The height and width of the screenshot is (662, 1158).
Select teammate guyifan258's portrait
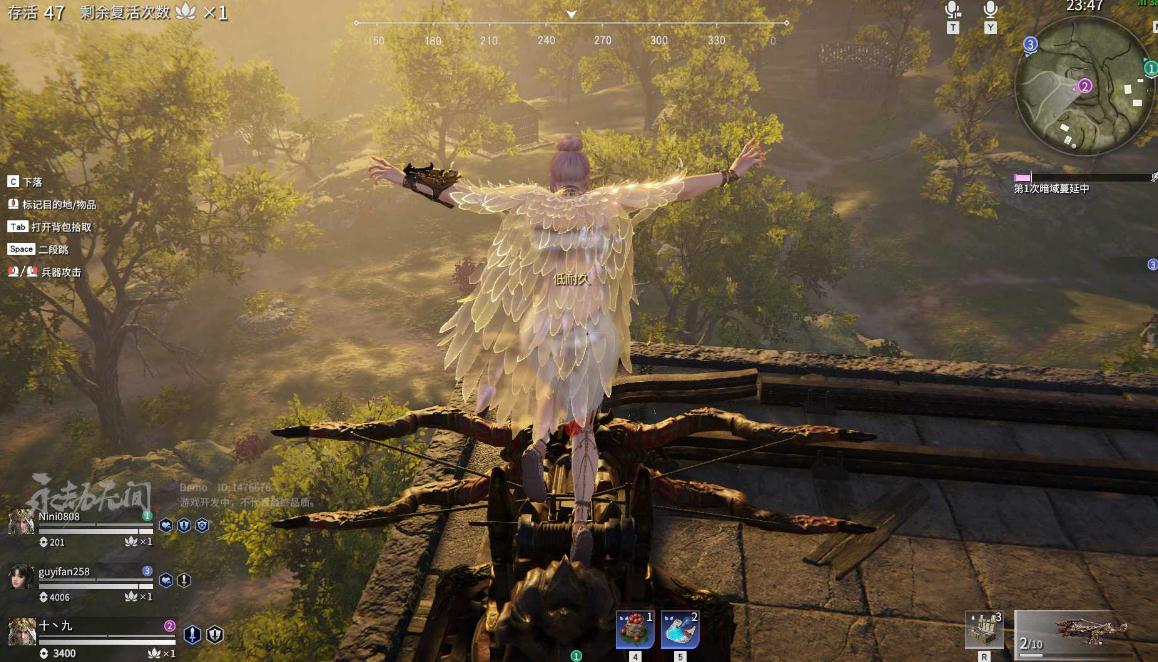pos(21,578)
